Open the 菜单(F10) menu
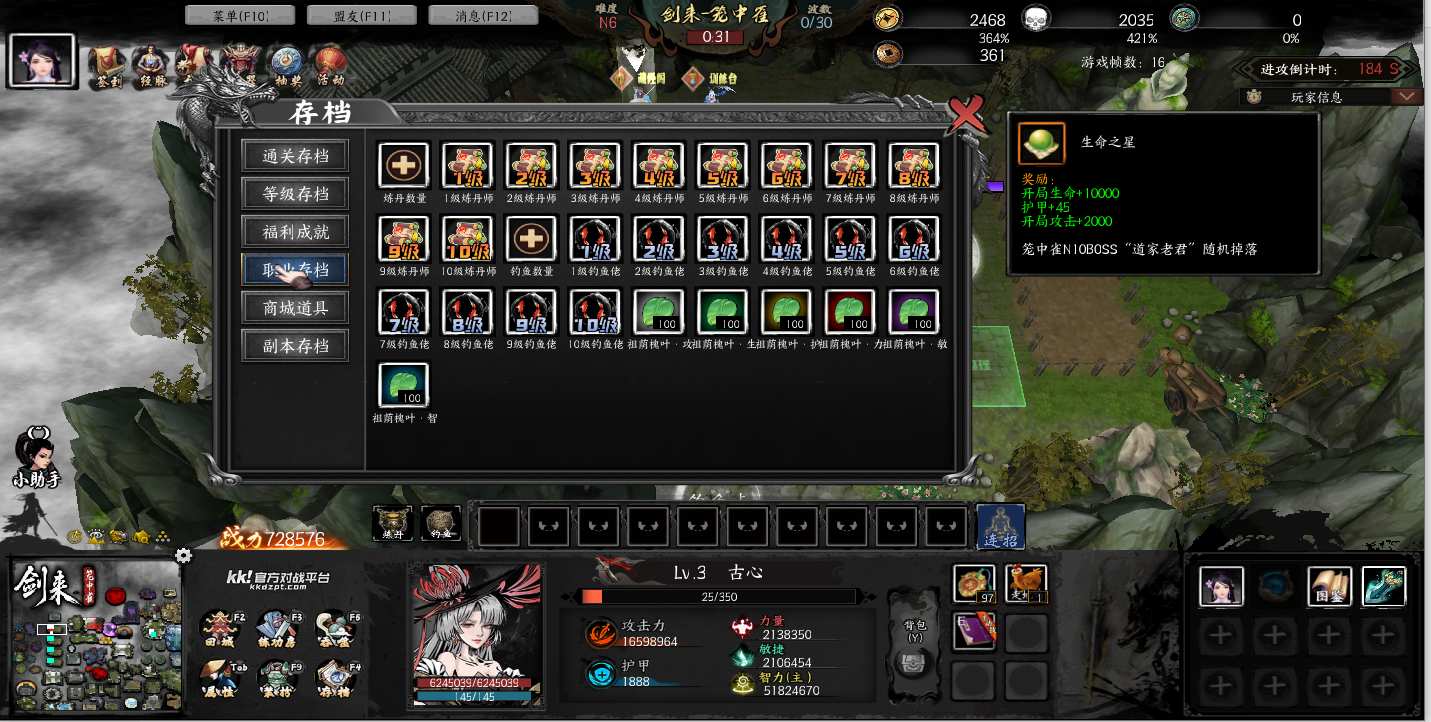The image size is (1431, 722). [x=241, y=15]
